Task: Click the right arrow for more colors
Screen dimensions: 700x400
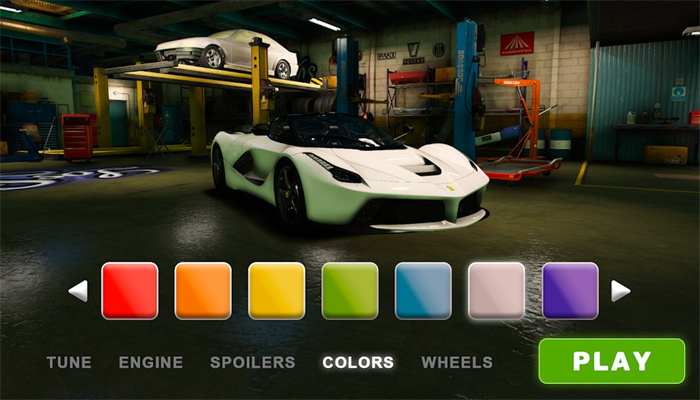Action: pyautogui.click(x=620, y=291)
